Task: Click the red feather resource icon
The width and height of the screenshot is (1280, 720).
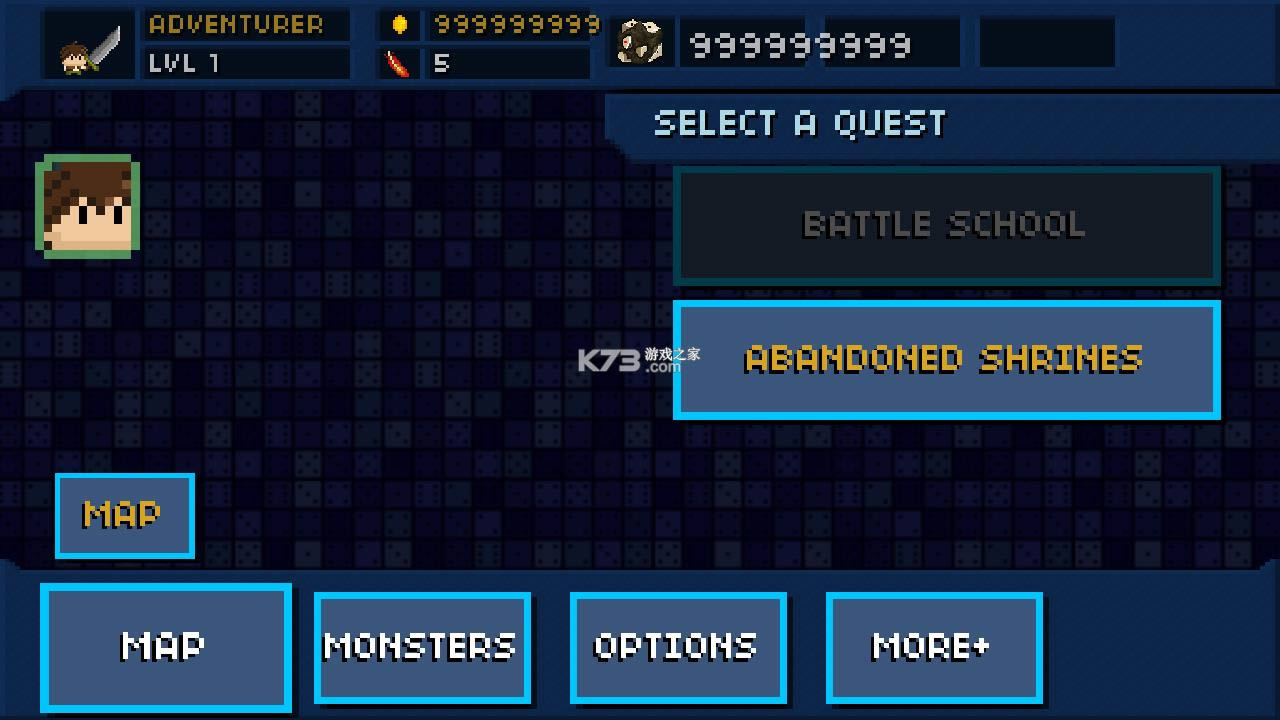Action: pyautogui.click(x=395, y=62)
